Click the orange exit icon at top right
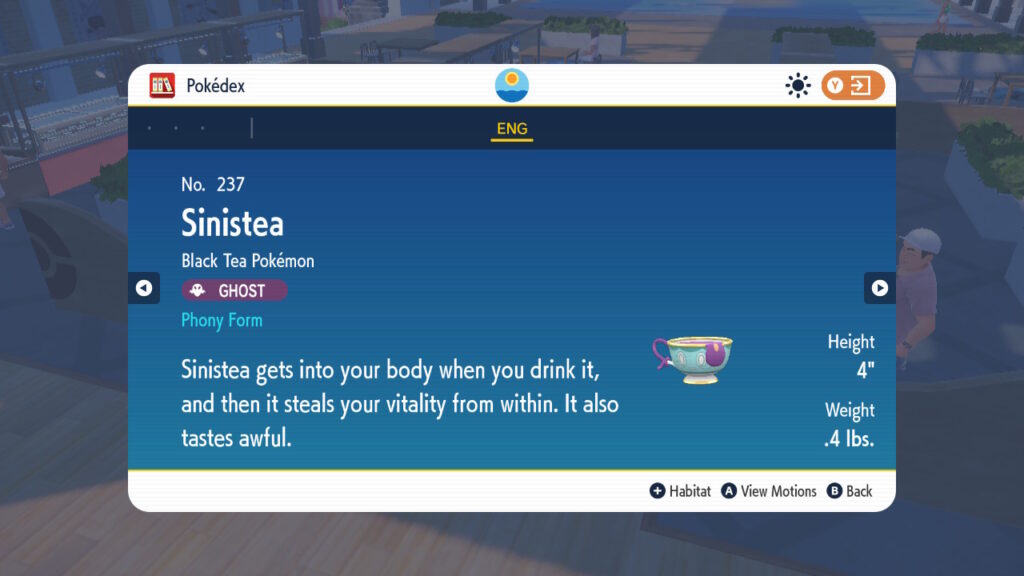The image size is (1024, 576). (853, 86)
